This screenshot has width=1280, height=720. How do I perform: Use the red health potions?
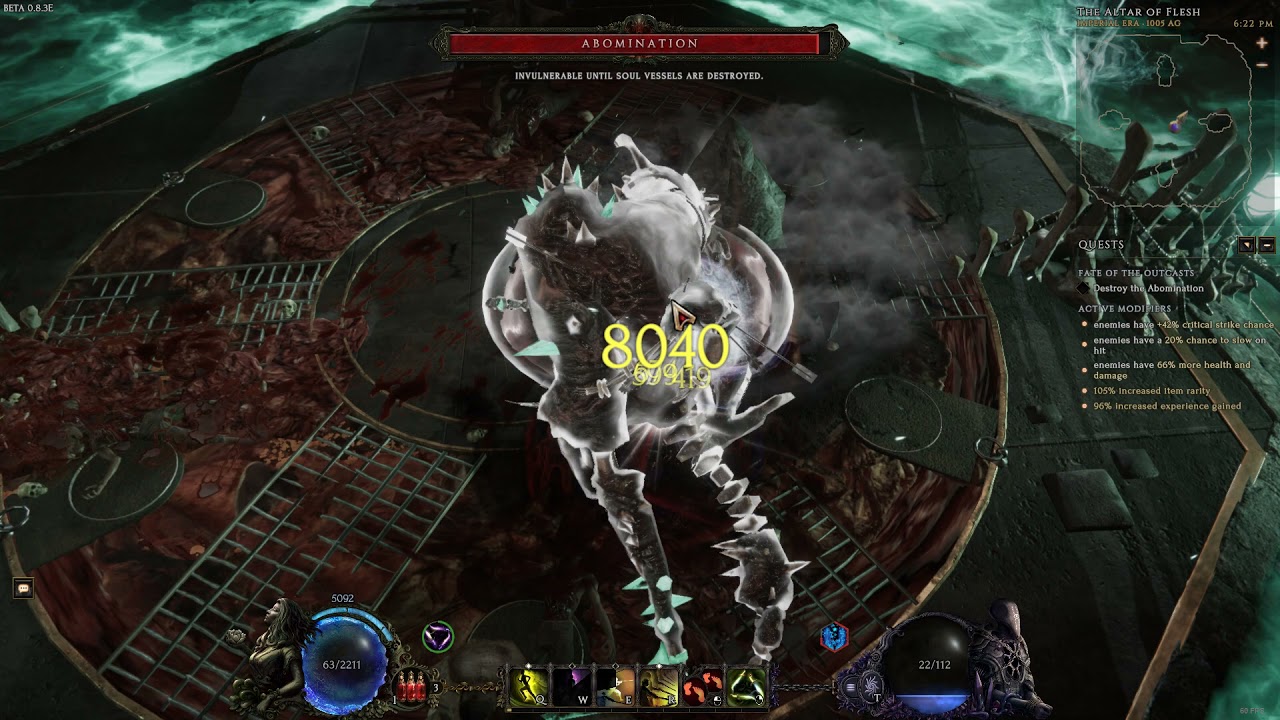(x=410, y=685)
